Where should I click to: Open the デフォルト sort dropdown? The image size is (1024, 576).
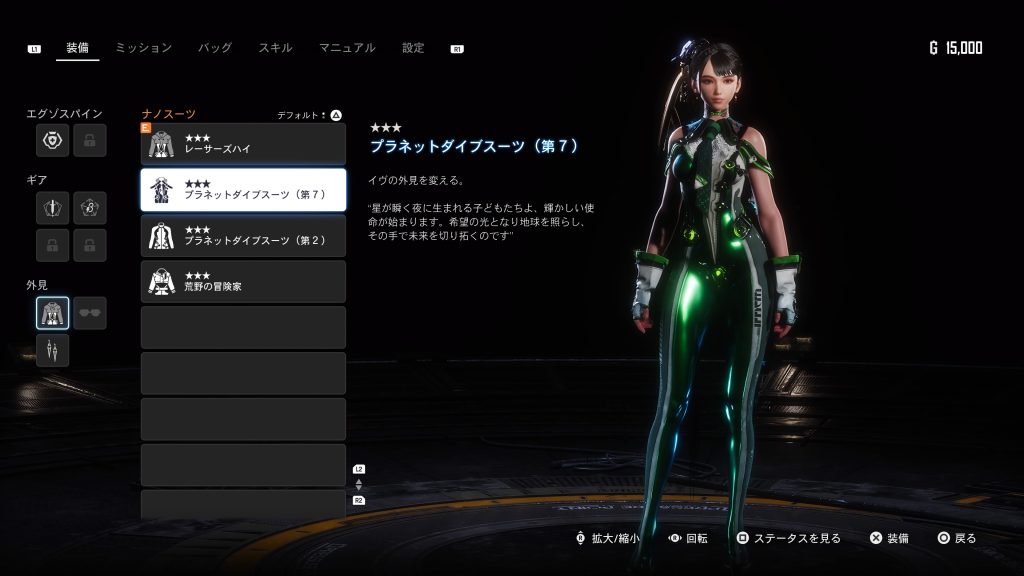point(310,115)
